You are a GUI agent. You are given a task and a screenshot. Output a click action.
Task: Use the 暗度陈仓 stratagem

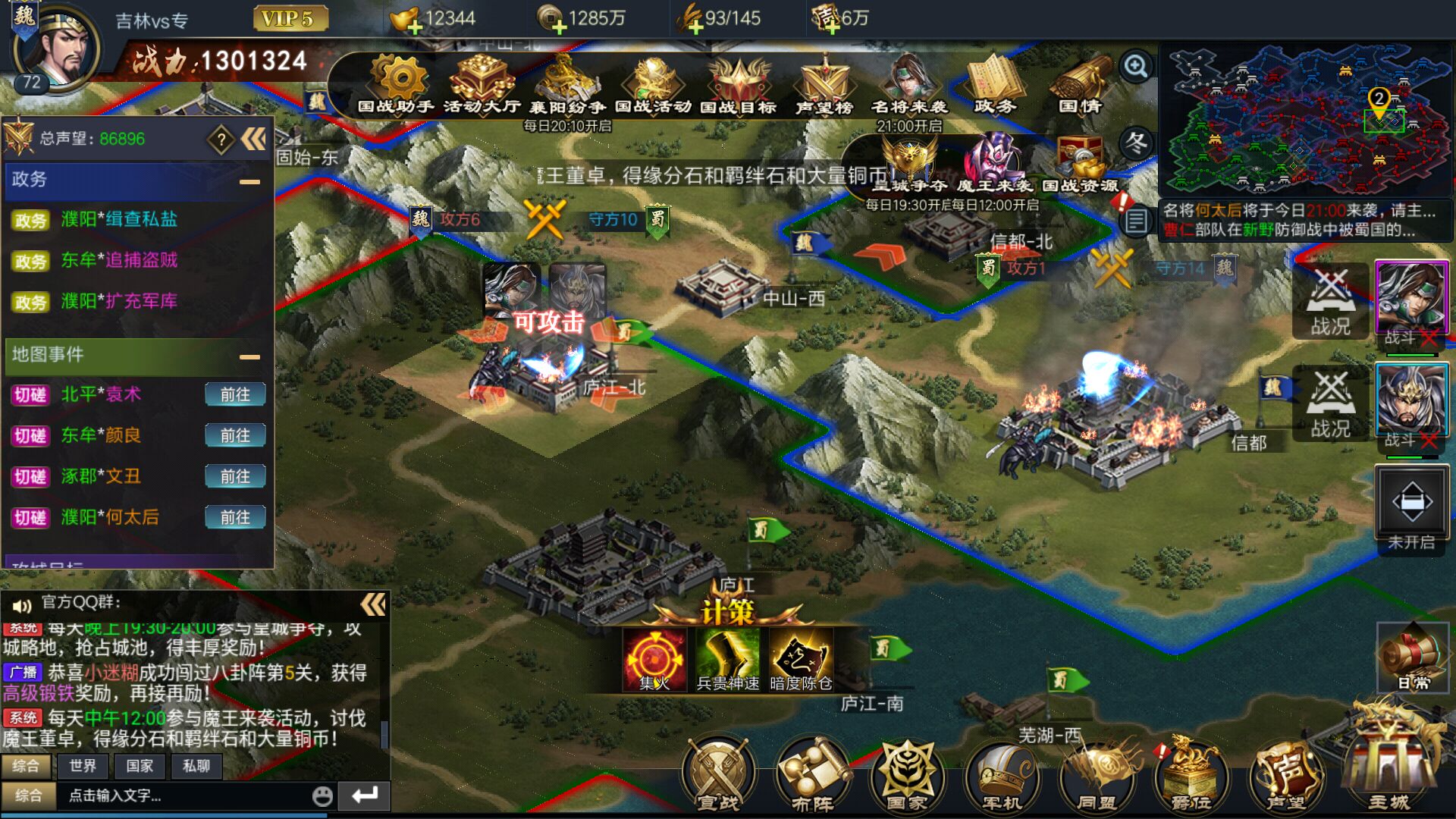pos(801,658)
